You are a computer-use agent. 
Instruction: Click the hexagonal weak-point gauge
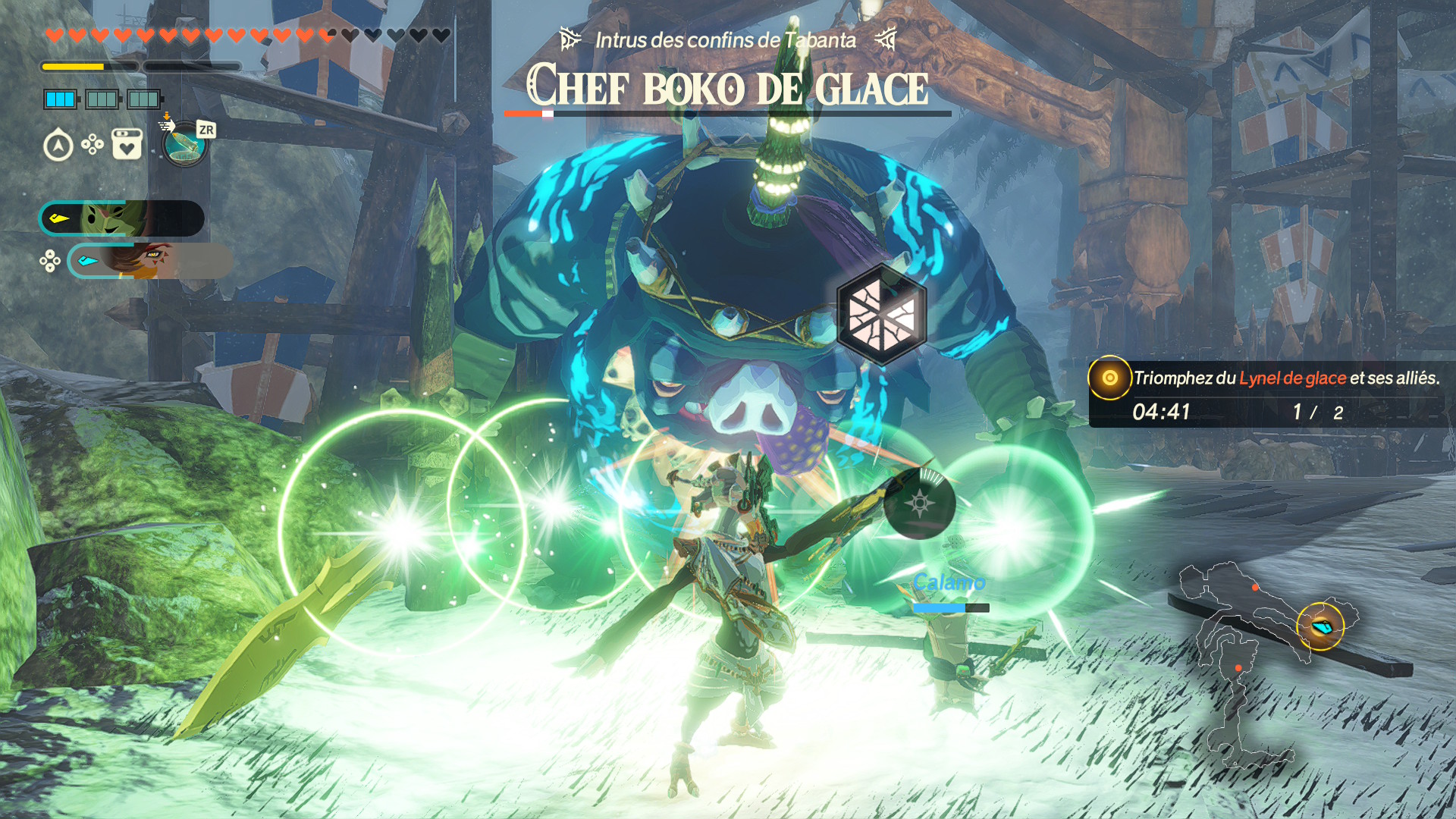(x=881, y=315)
